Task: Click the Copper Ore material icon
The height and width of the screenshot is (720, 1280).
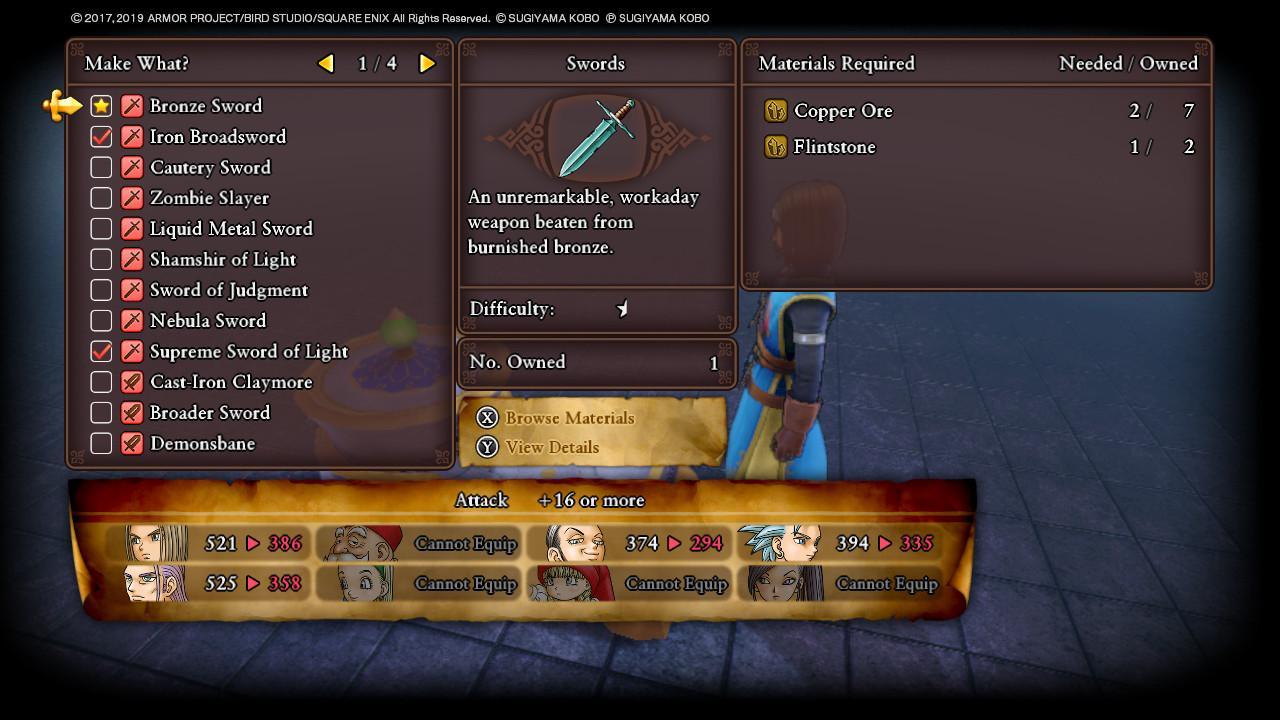Action: pos(777,111)
